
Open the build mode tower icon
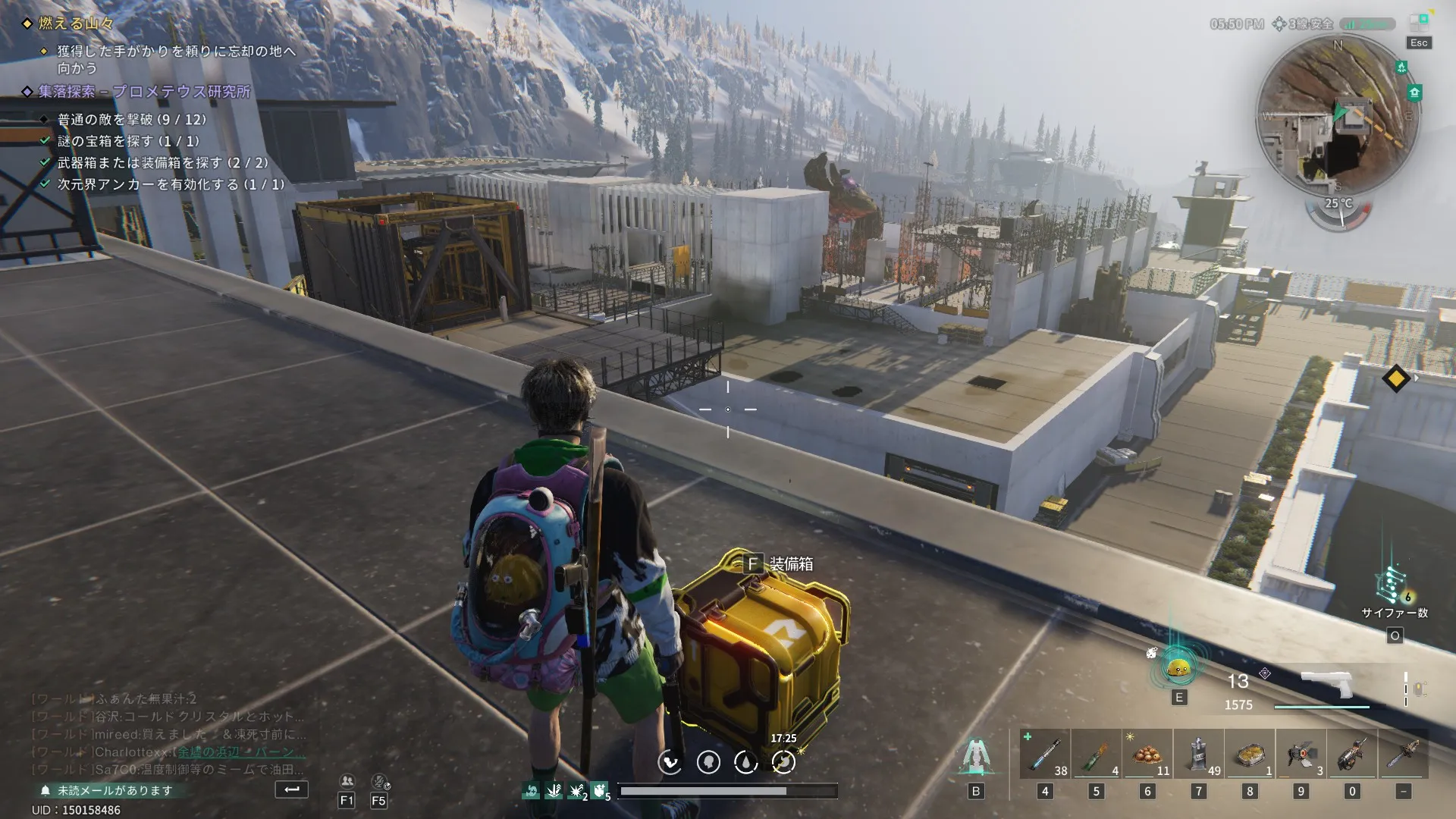click(976, 756)
